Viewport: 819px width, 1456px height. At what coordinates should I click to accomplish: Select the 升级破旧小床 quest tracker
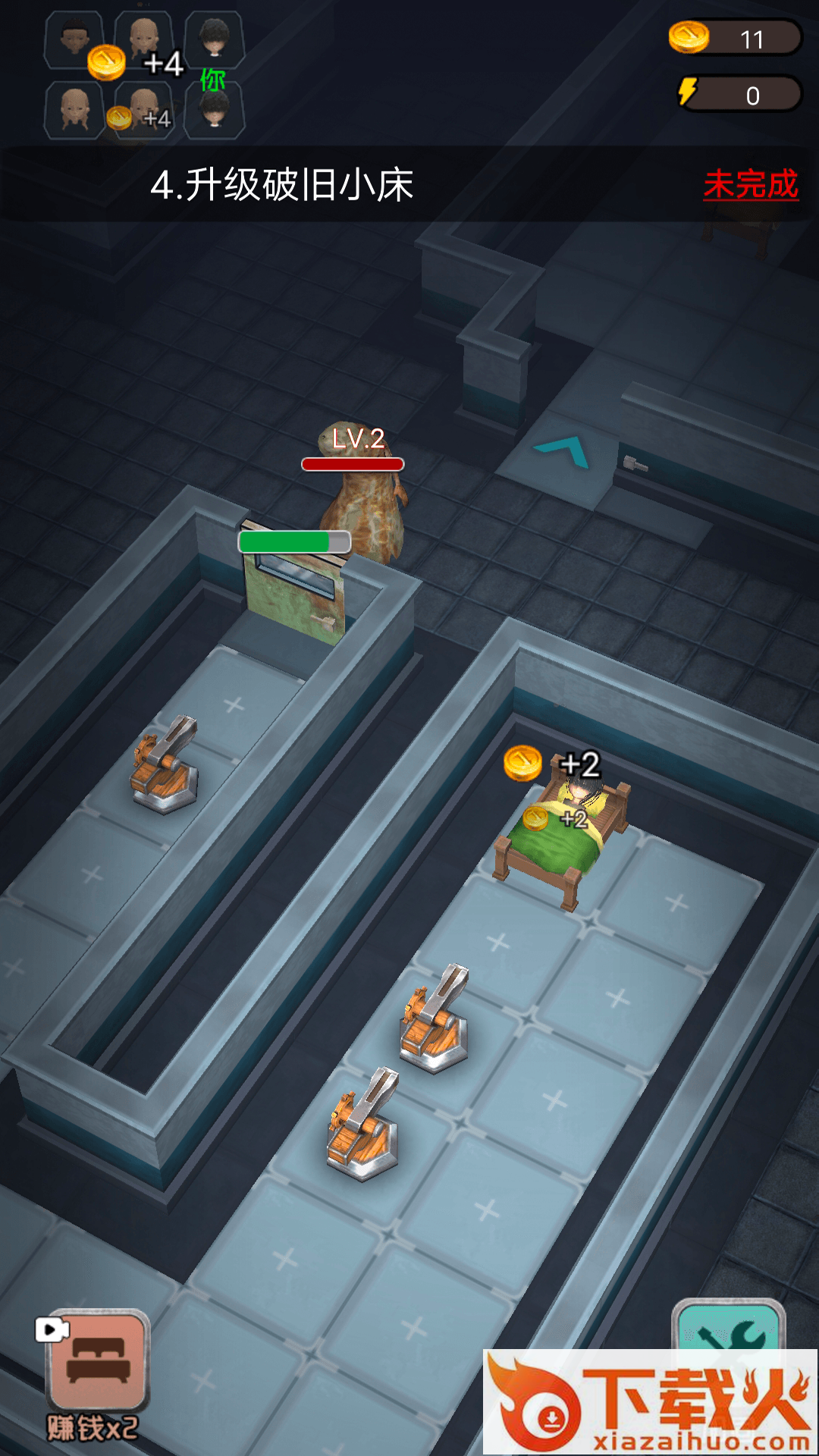[282, 185]
